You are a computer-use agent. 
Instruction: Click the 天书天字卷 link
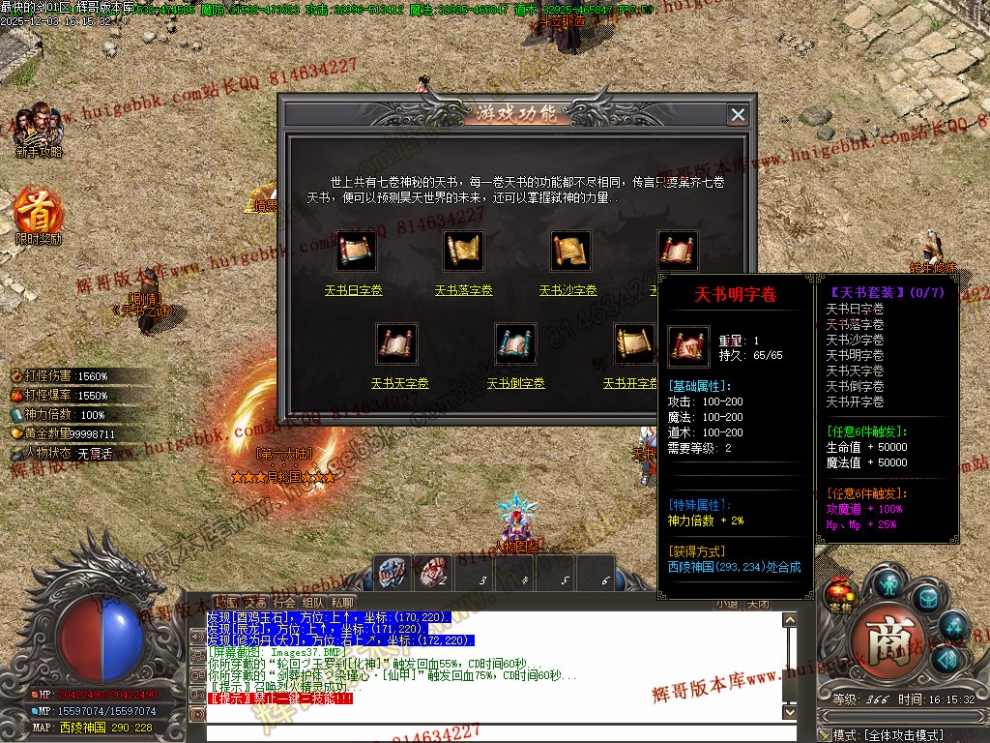397,383
